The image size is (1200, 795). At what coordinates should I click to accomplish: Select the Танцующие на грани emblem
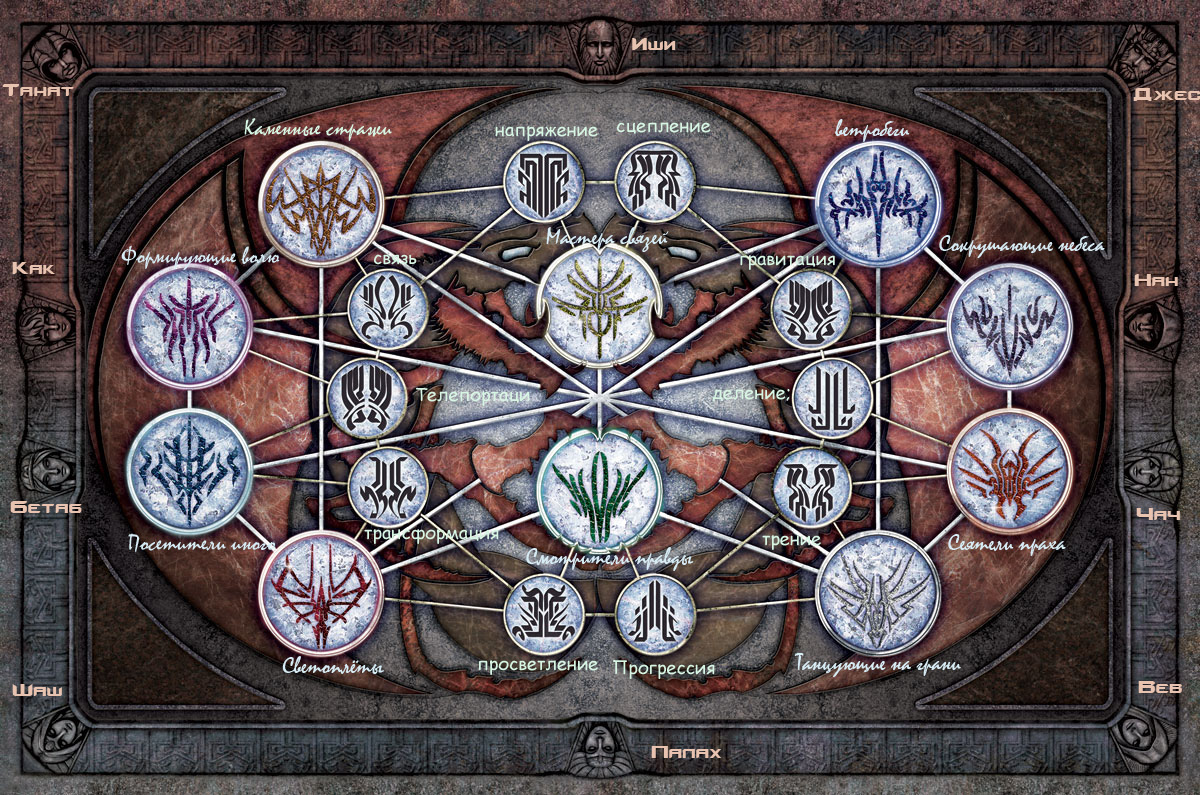coord(878,594)
